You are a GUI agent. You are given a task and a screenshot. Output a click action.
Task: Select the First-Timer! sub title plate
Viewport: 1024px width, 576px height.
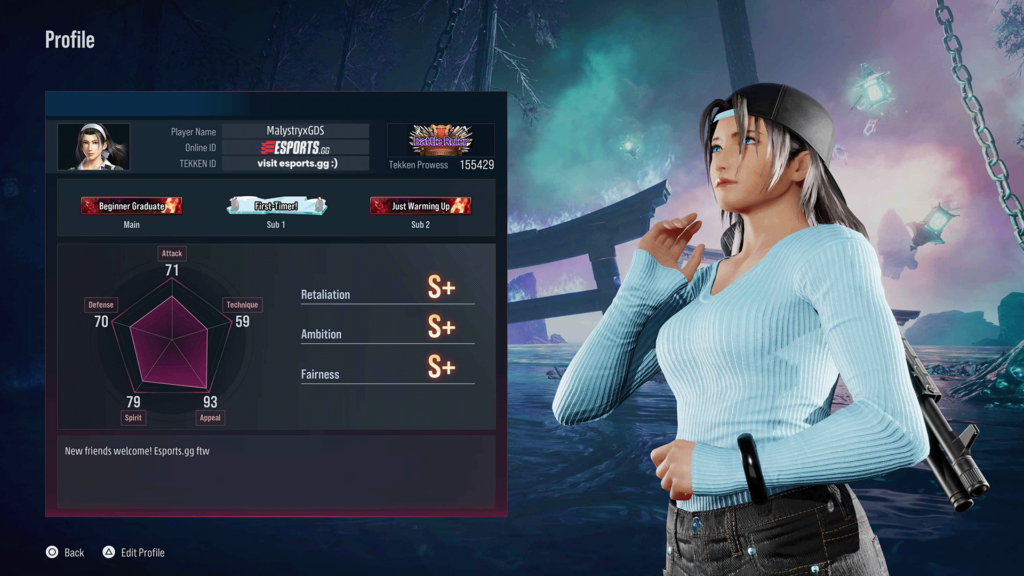tap(276, 206)
